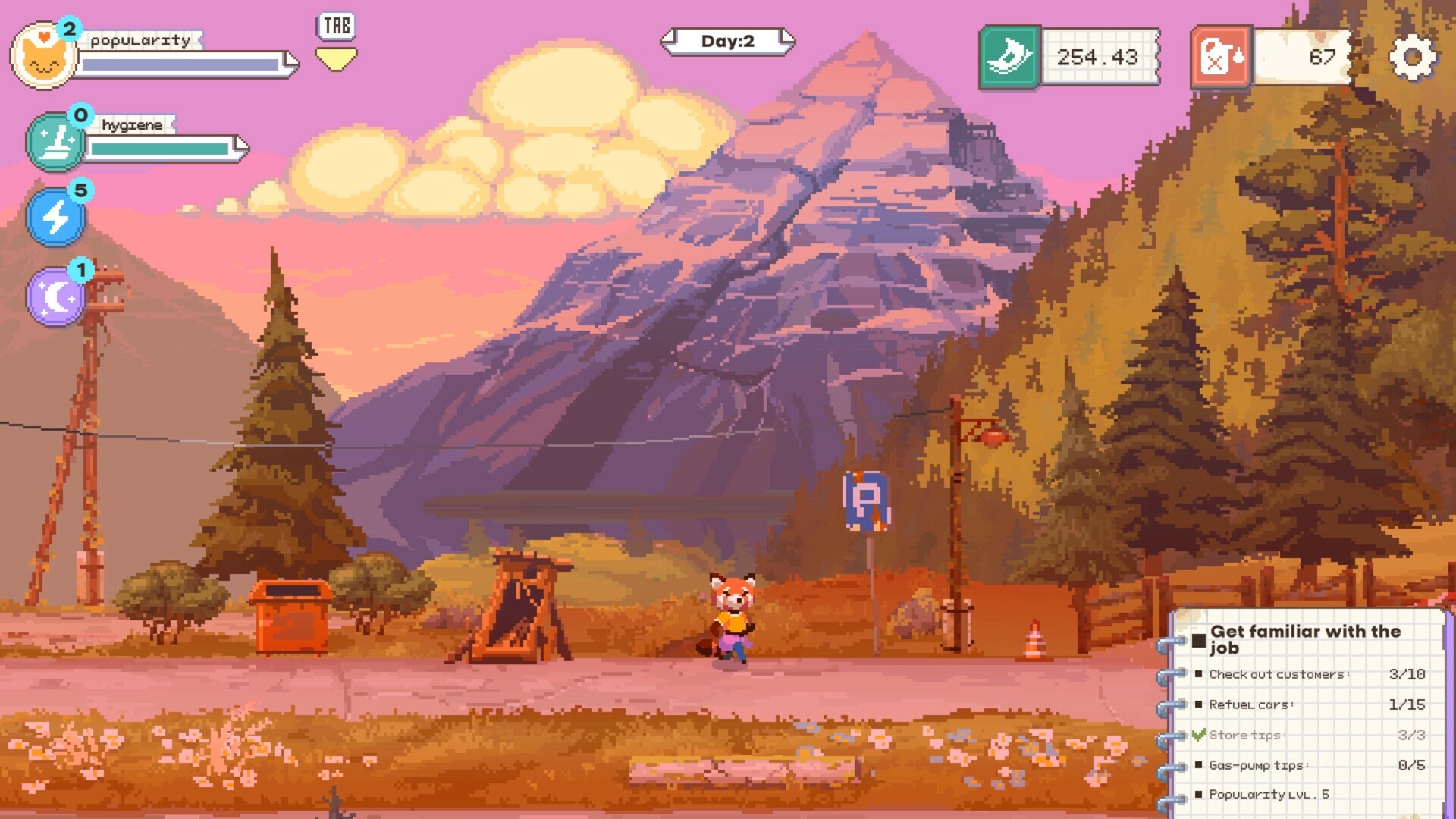This screenshot has height=819, width=1456.
Task: Select the red fuel canister icon
Action: 1222,56
